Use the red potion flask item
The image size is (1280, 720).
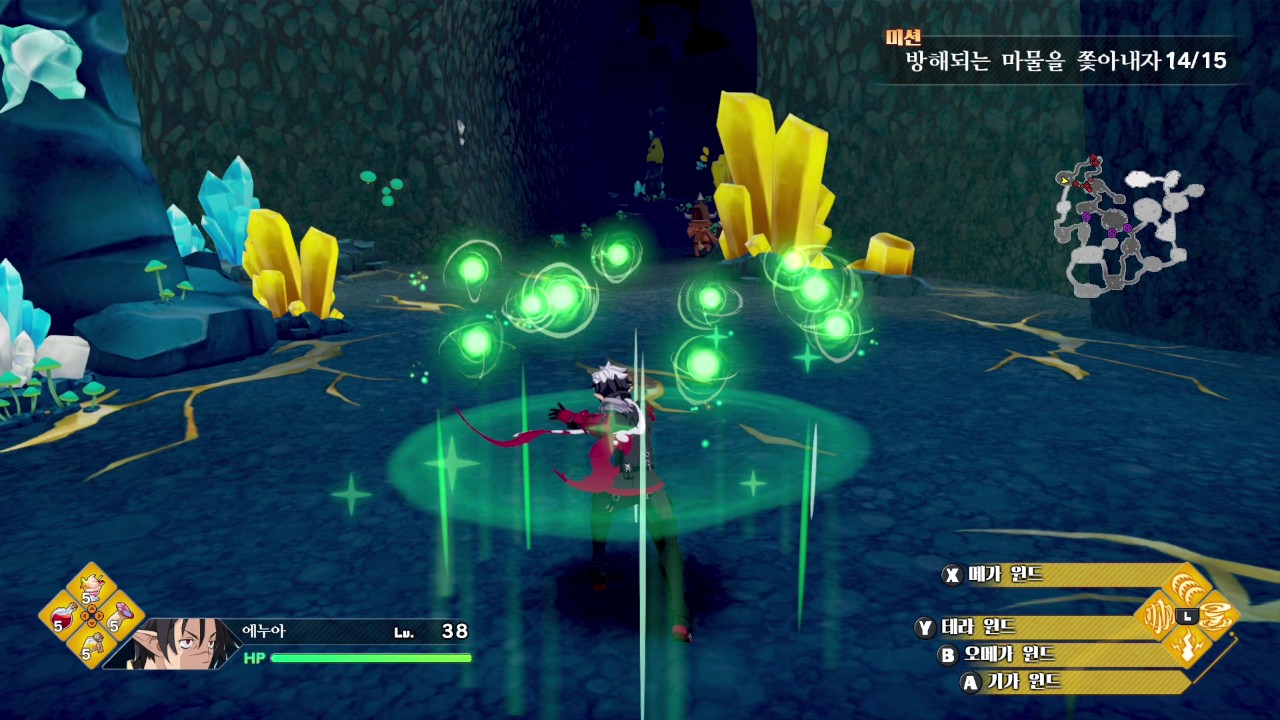[x=64, y=617]
